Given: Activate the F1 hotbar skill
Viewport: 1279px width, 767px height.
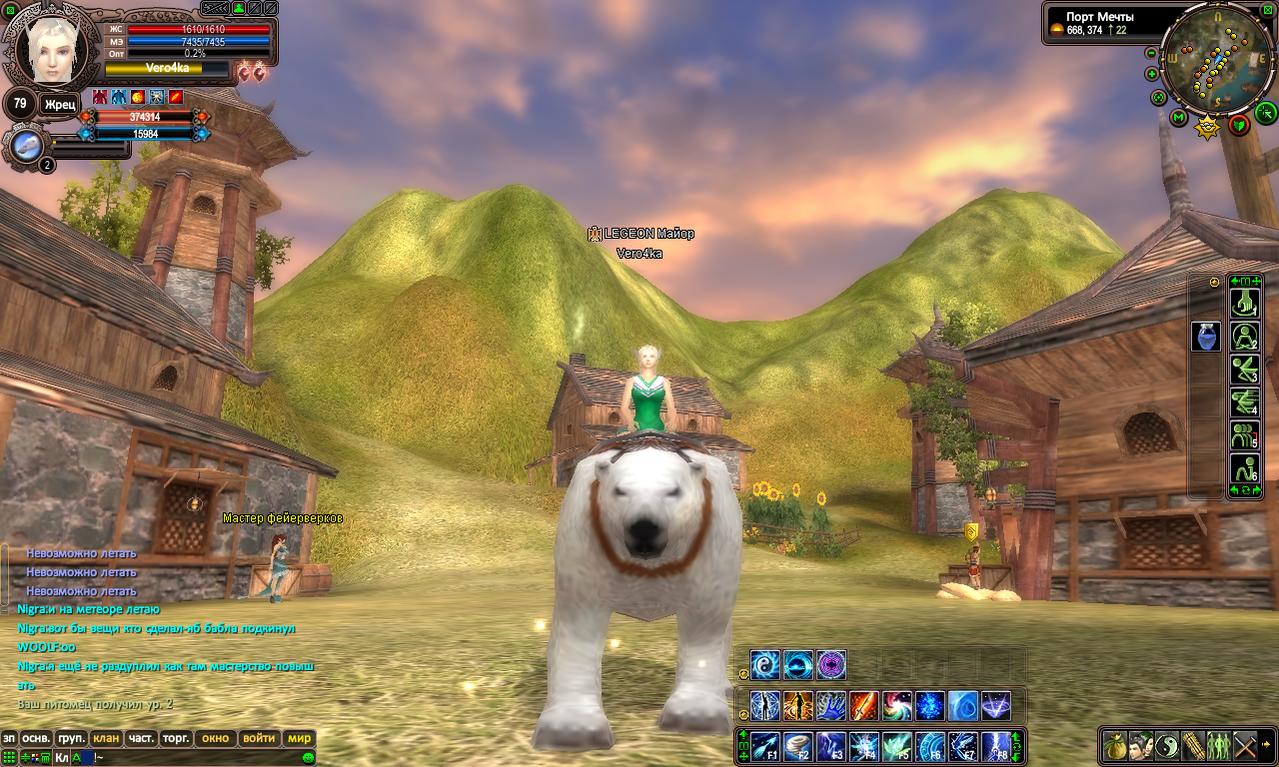Looking at the screenshot, I should pos(767,747).
